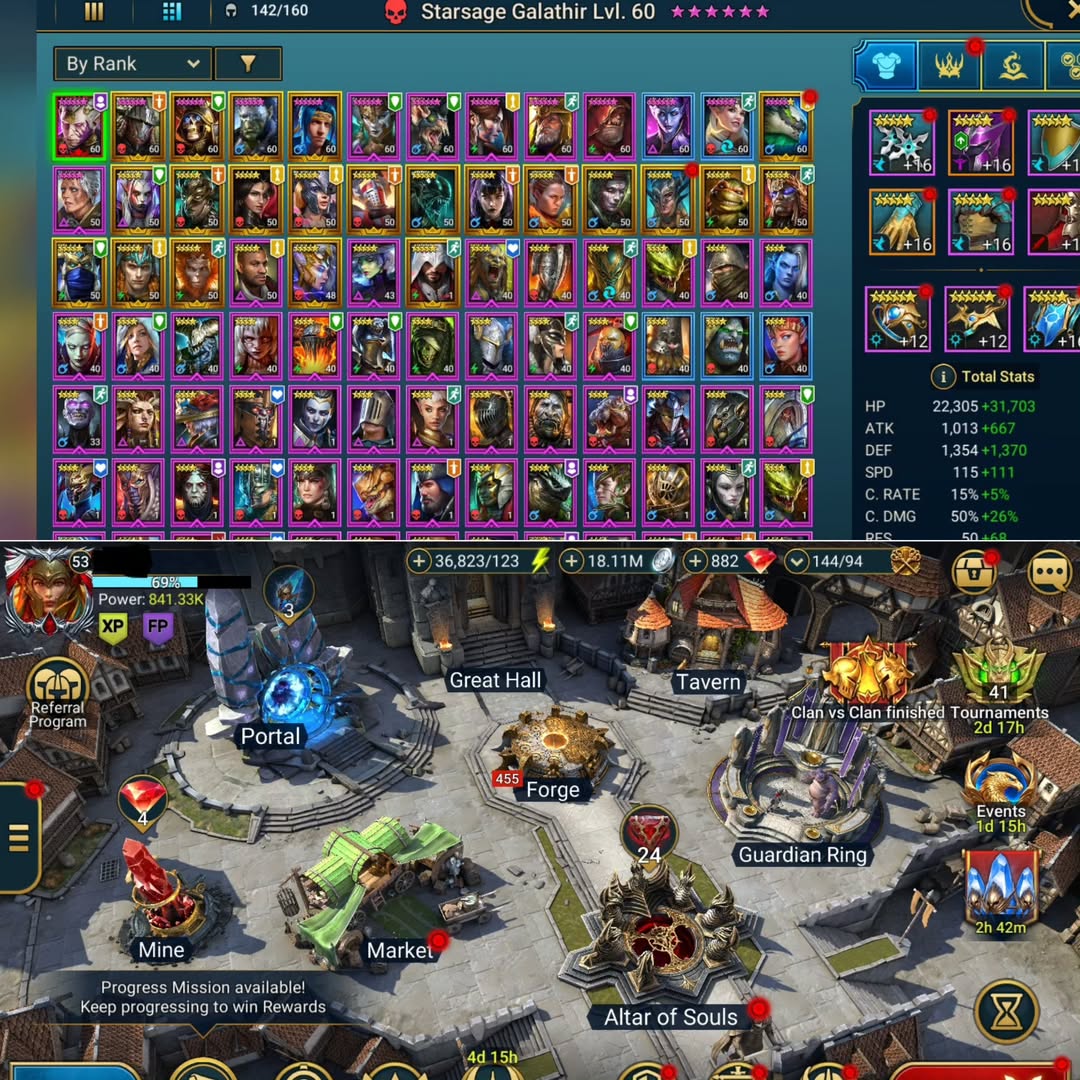Activate the XP boost badge
This screenshot has height=1080, width=1080.
[x=112, y=628]
